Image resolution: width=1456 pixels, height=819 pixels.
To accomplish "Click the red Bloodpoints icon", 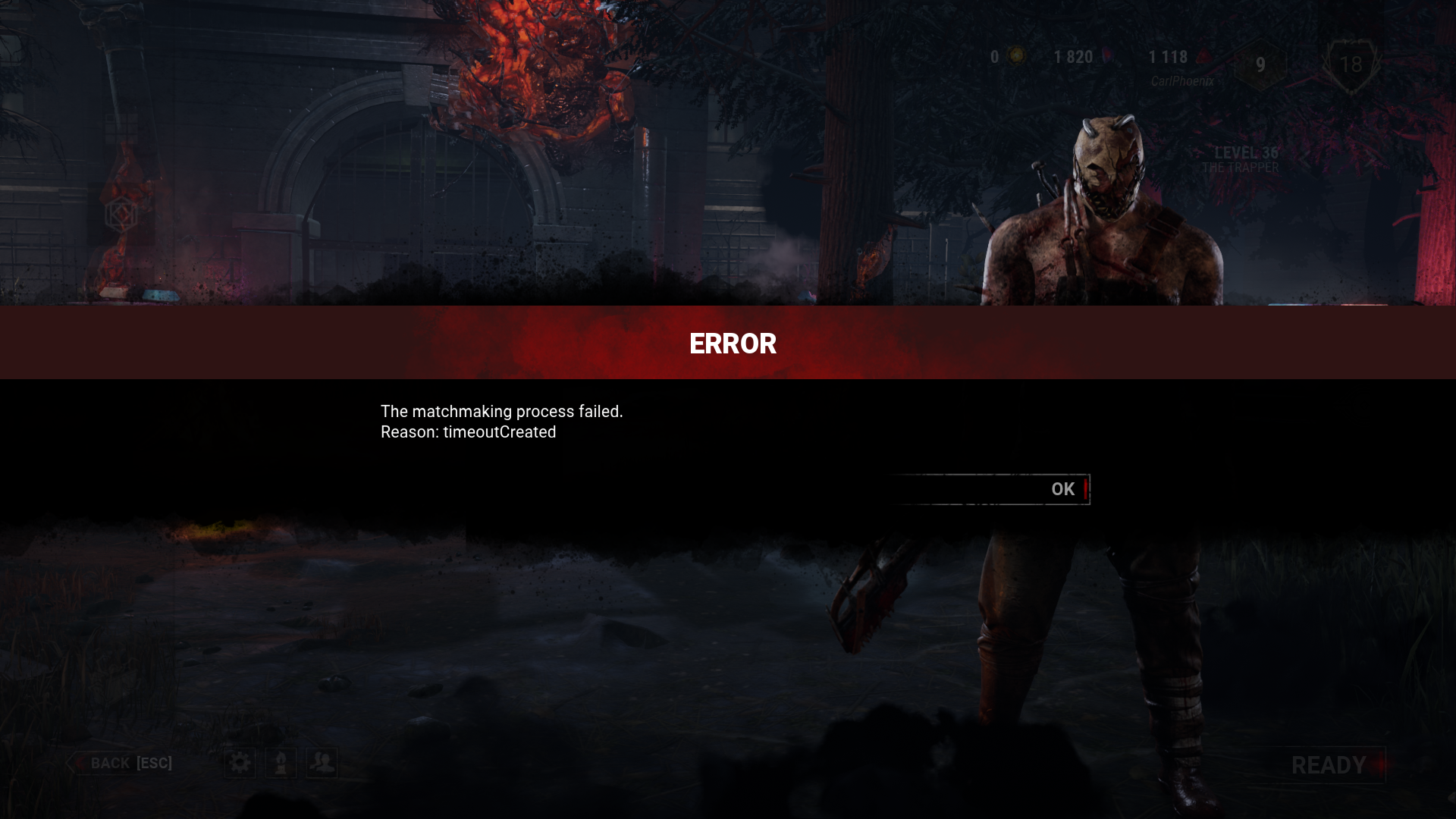I will pyautogui.click(x=1201, y=56).
